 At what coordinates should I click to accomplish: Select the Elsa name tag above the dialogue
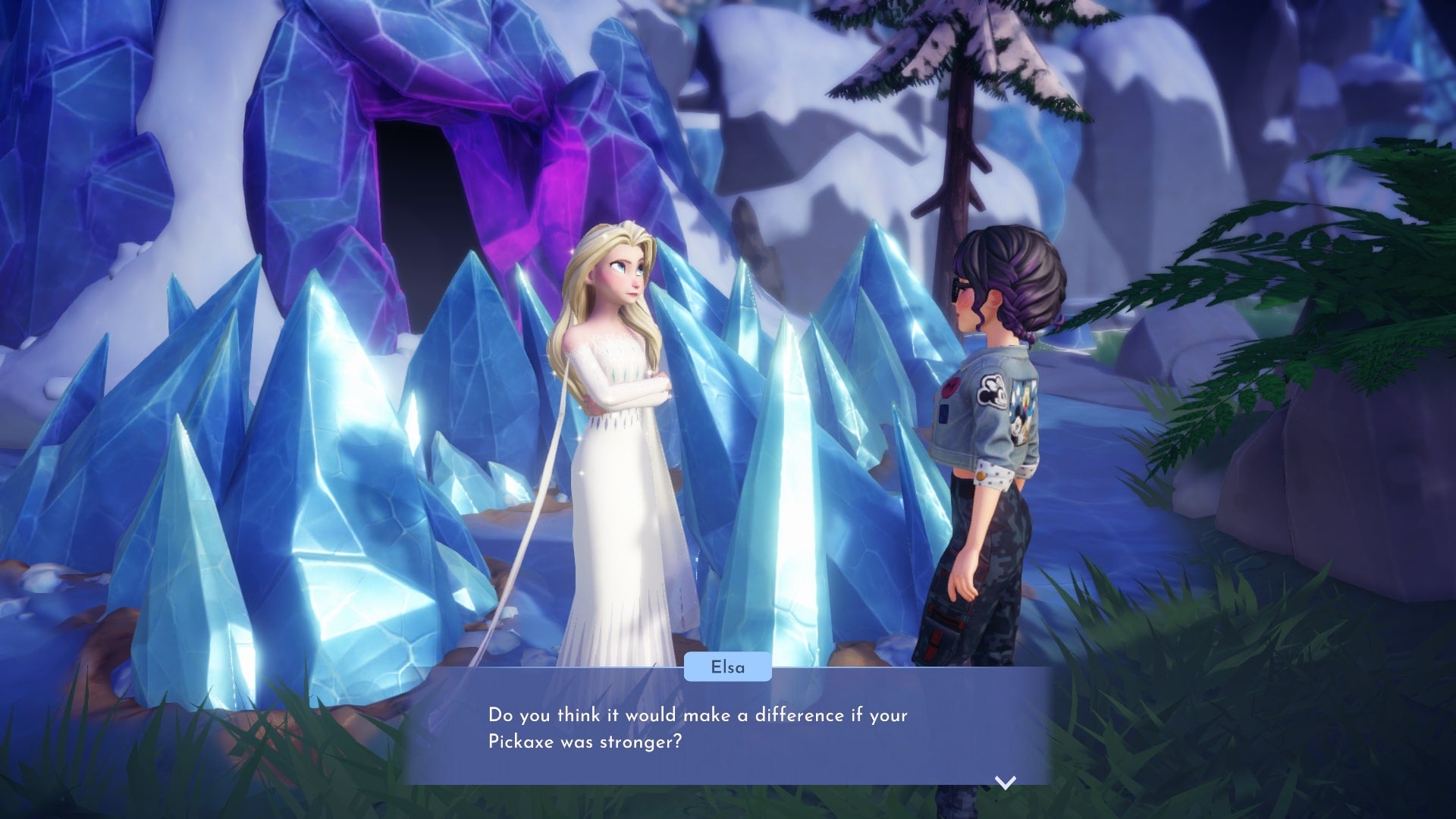(726, 667)
